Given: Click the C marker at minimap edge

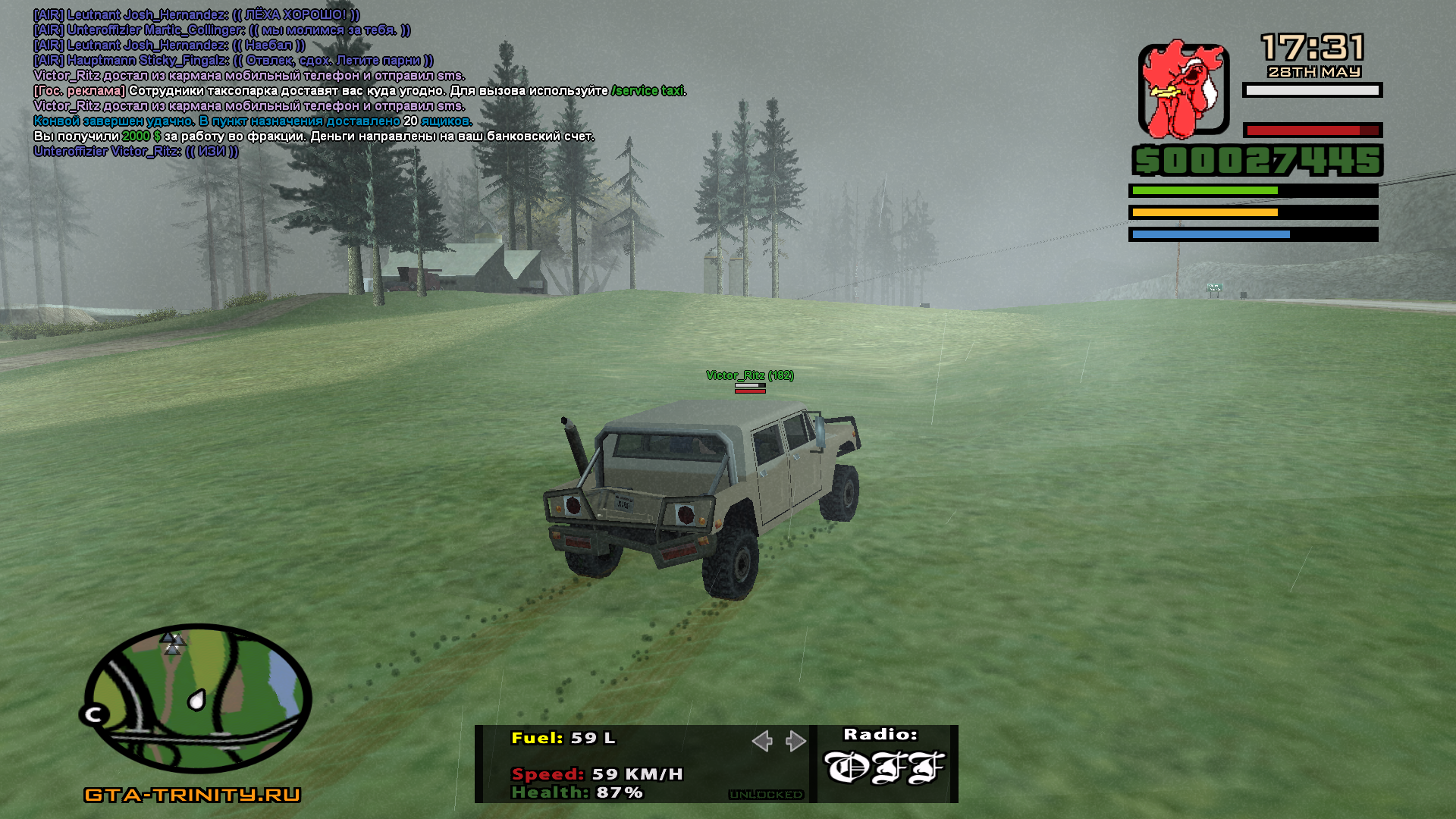Looking at the screenshot, I should (x=95, y=714).
